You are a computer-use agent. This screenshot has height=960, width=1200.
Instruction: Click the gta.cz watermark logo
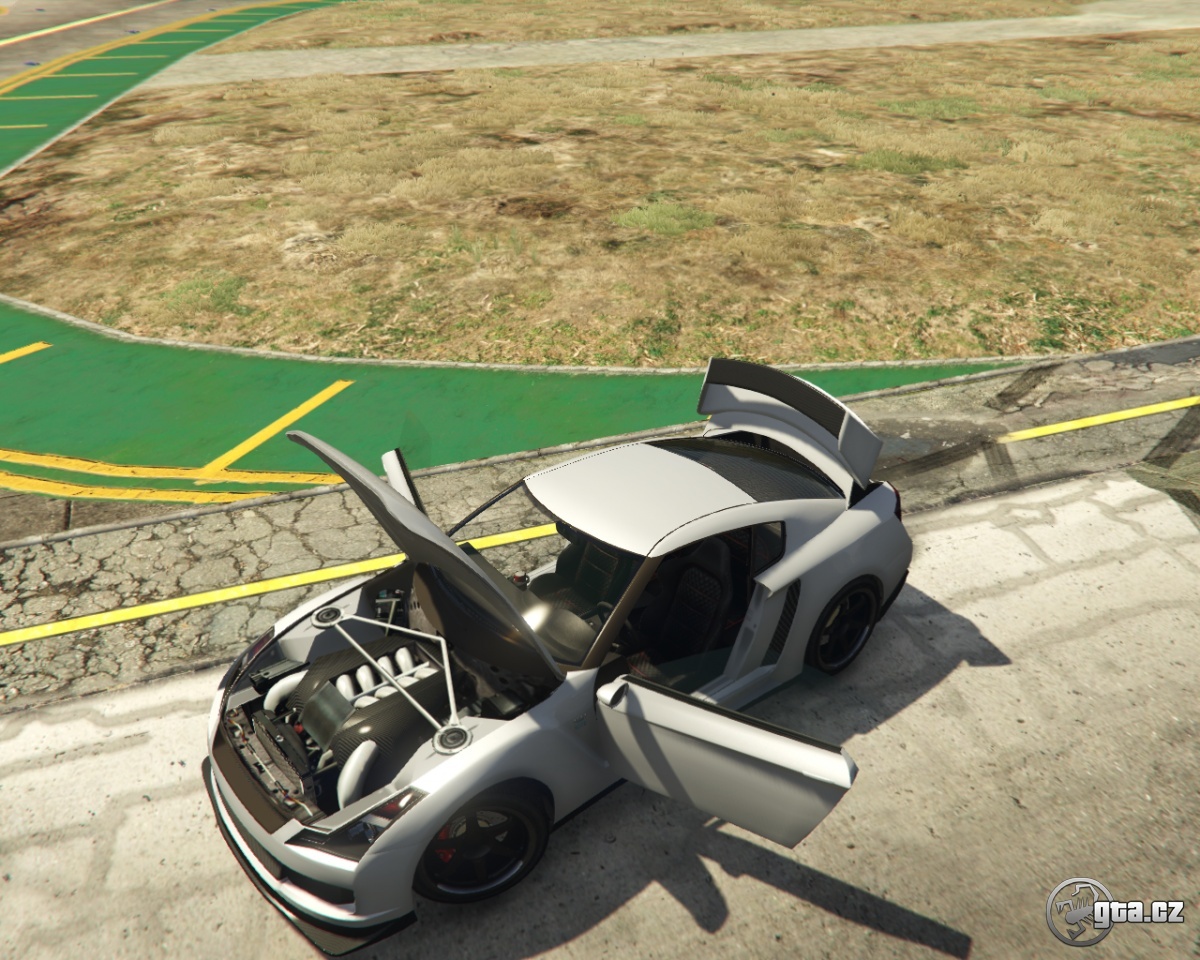pyautogui.click(x=1114, y=911)
